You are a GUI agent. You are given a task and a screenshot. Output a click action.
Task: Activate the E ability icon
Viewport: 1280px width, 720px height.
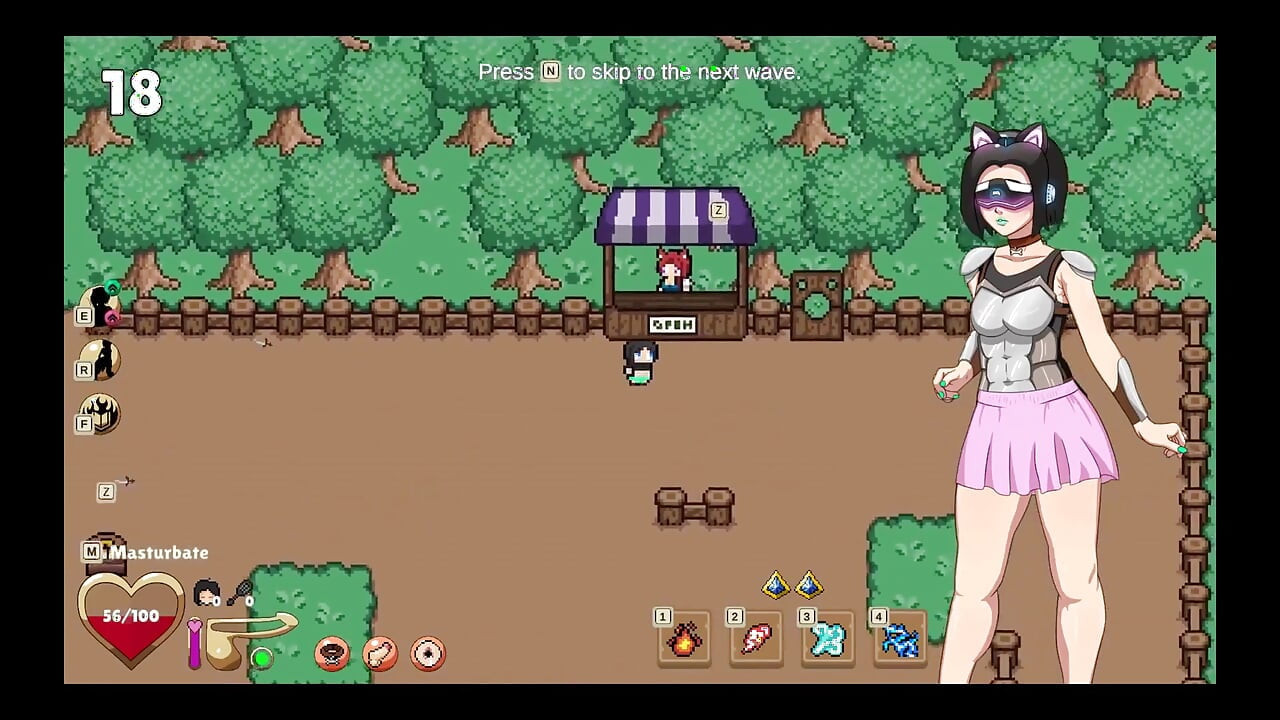tap(100, 300)
